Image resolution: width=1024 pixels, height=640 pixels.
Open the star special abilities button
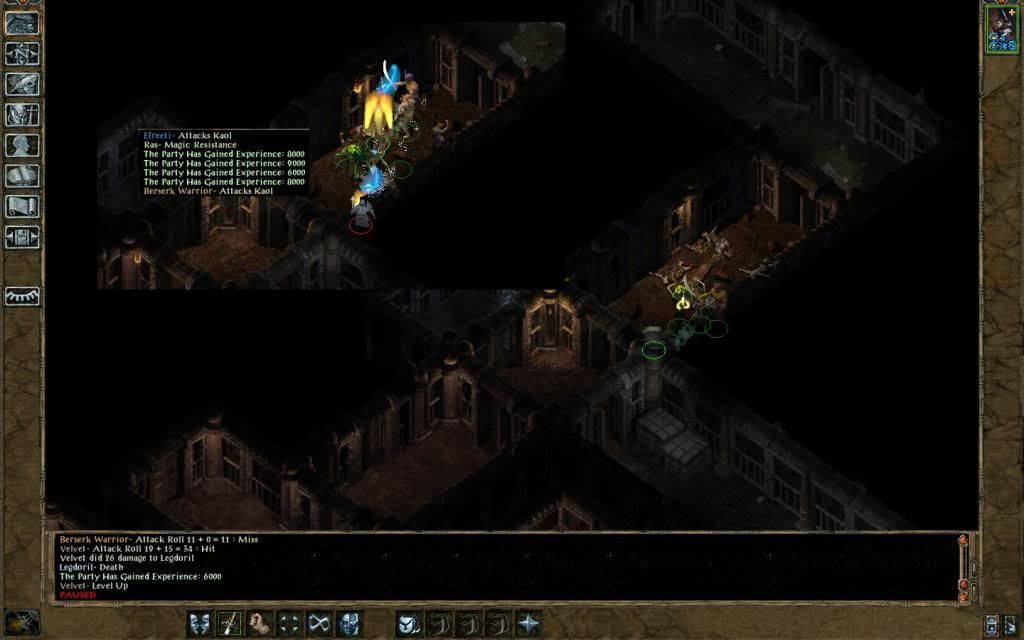tap(528, 623)
